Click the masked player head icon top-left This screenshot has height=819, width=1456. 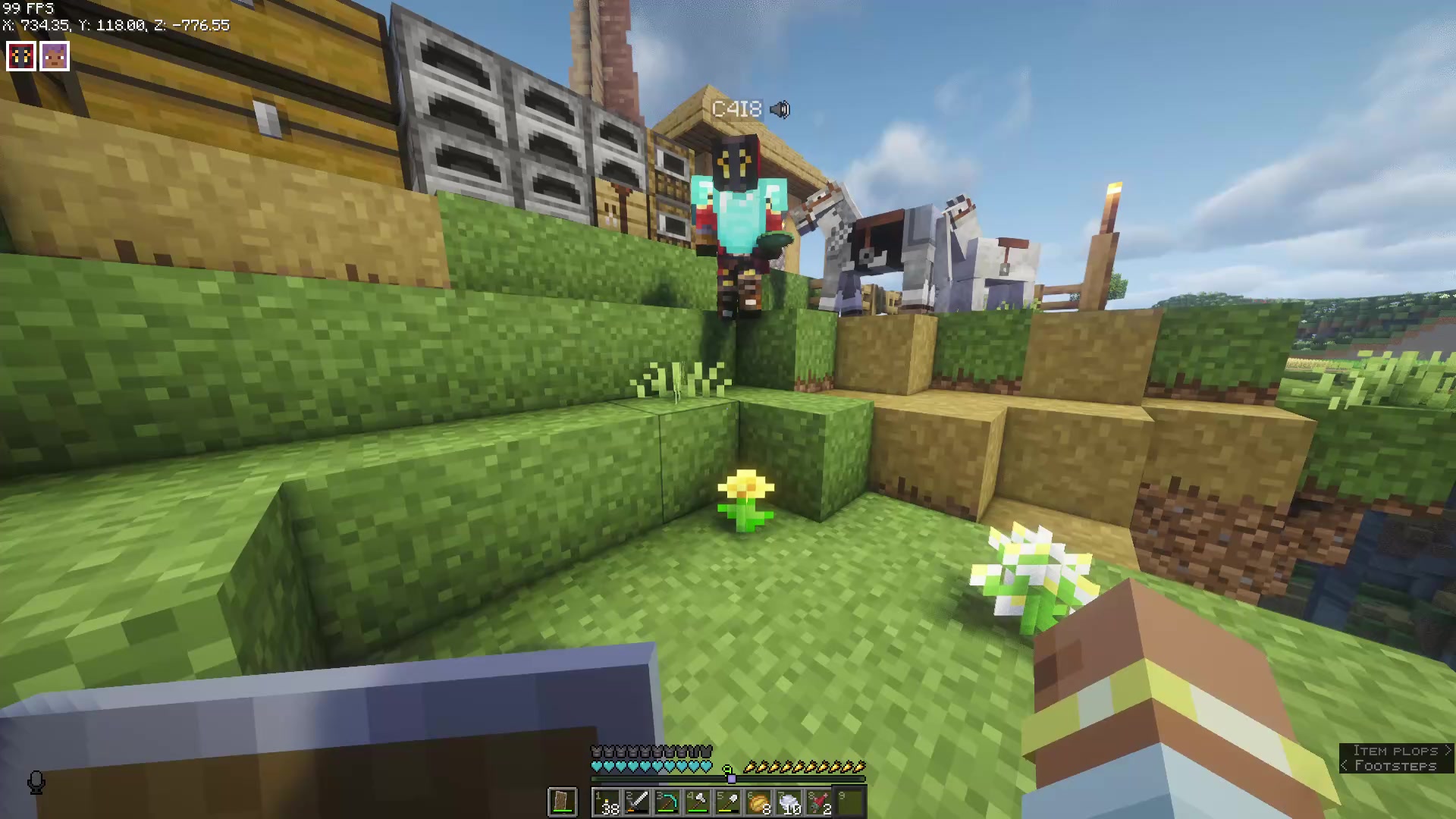point(20,55)
